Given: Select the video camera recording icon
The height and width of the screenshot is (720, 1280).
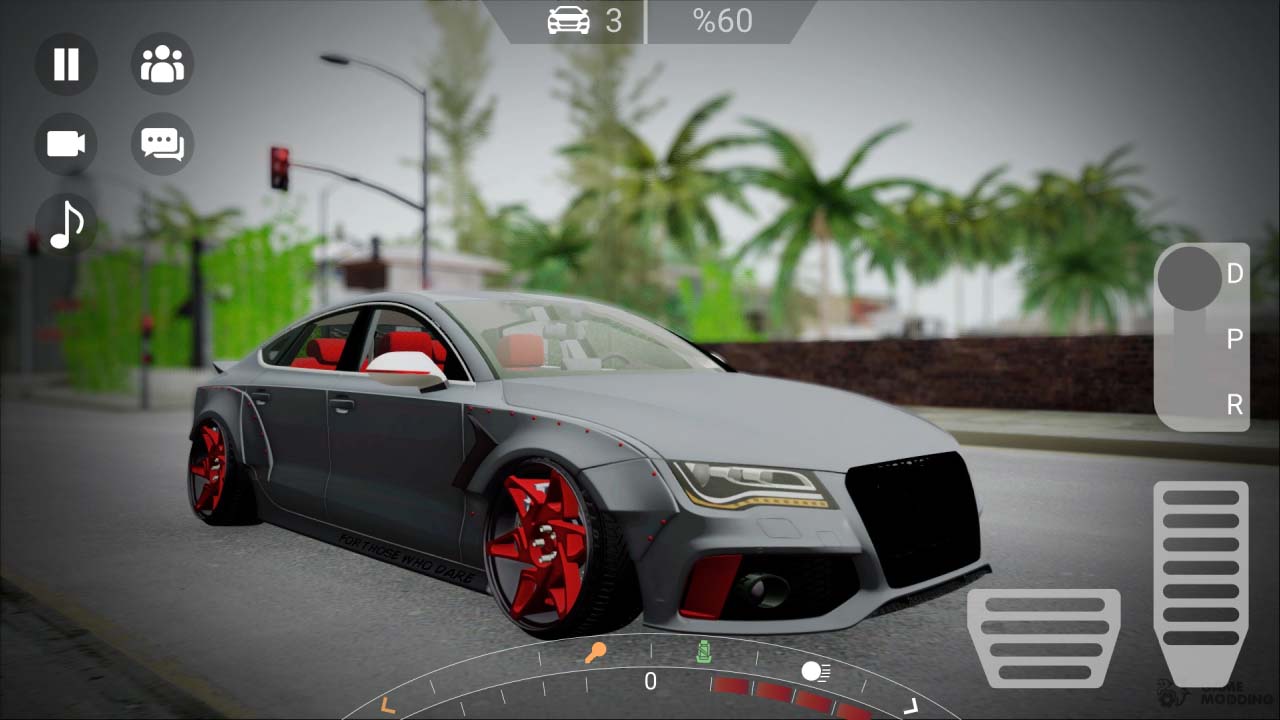Looking at the screenshot, I should point(65,144).
